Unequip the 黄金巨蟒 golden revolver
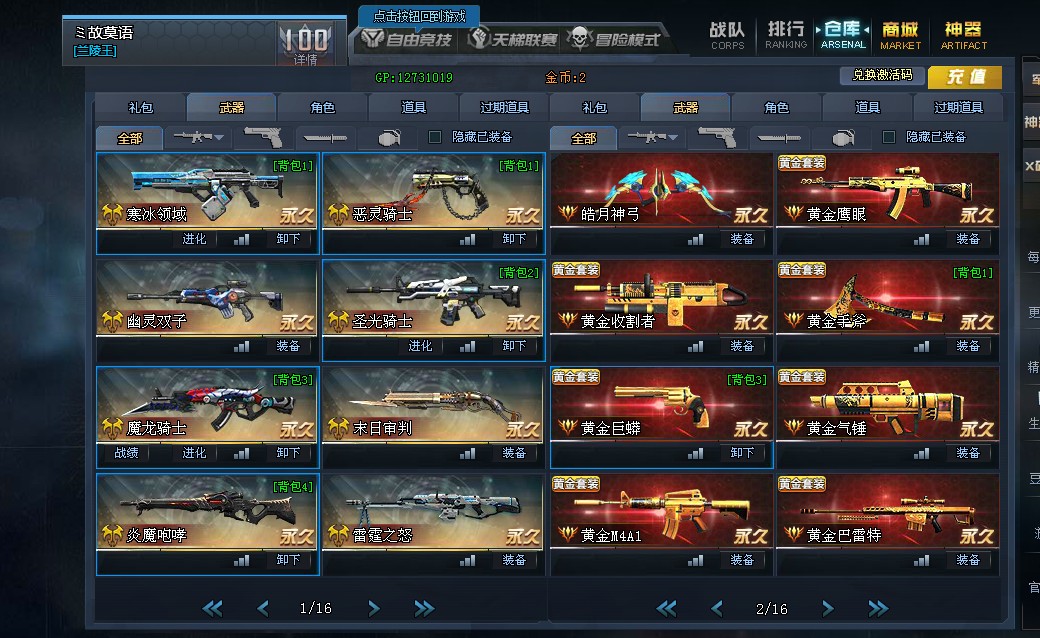Image resolution: width=1040 pixels, height=638 pixels. click(742, 453)
